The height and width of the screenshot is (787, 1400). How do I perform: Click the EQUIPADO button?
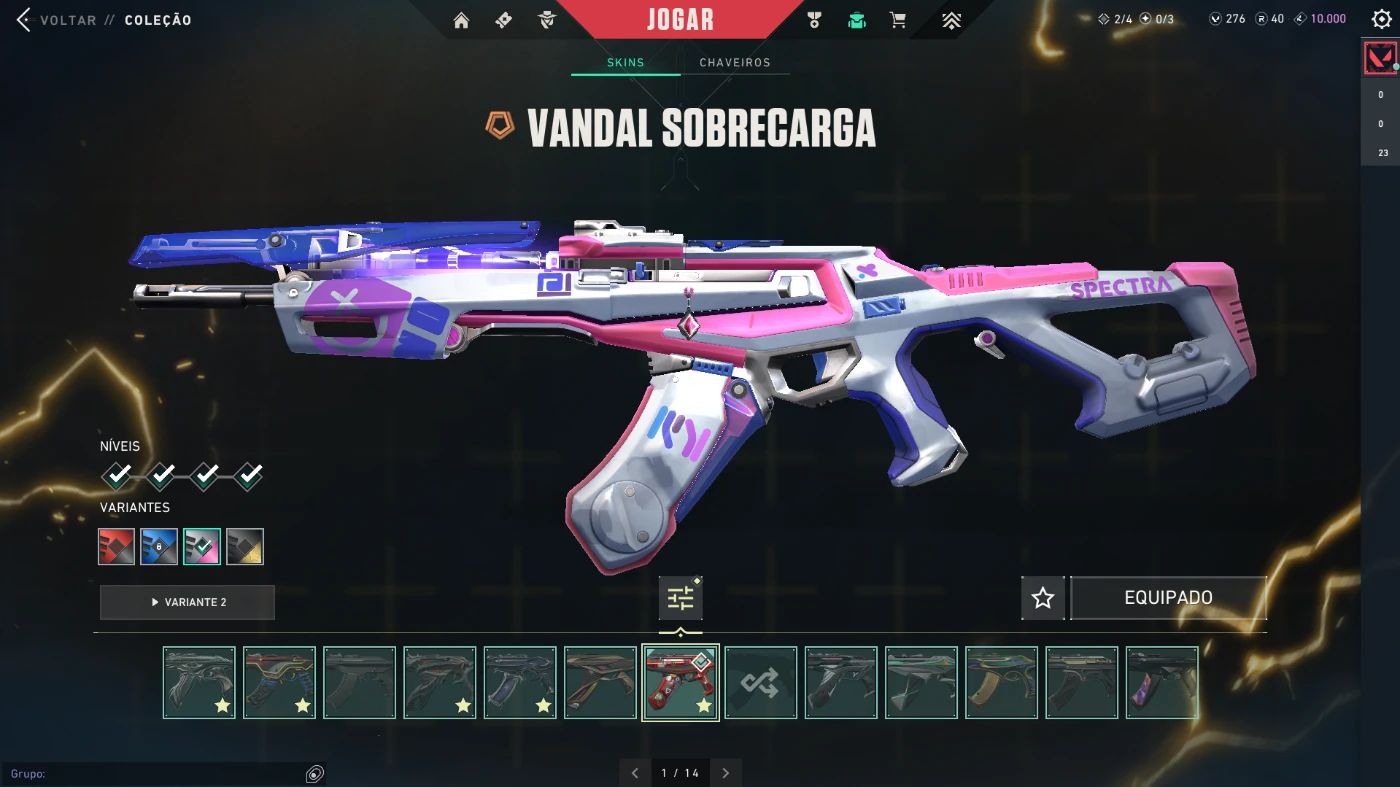point(1168,598)
